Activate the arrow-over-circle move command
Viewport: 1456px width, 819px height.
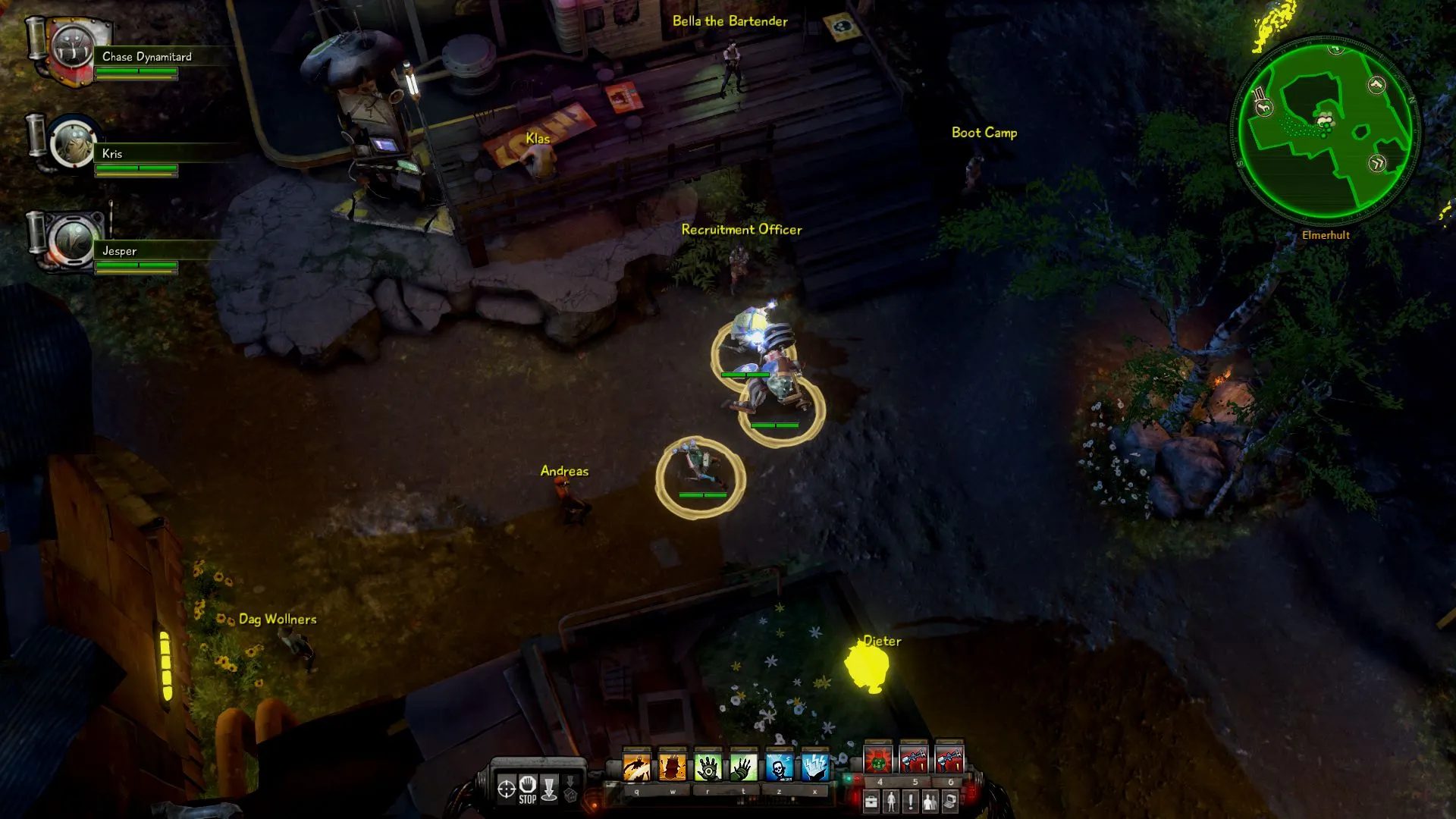(x=549, y=789)
